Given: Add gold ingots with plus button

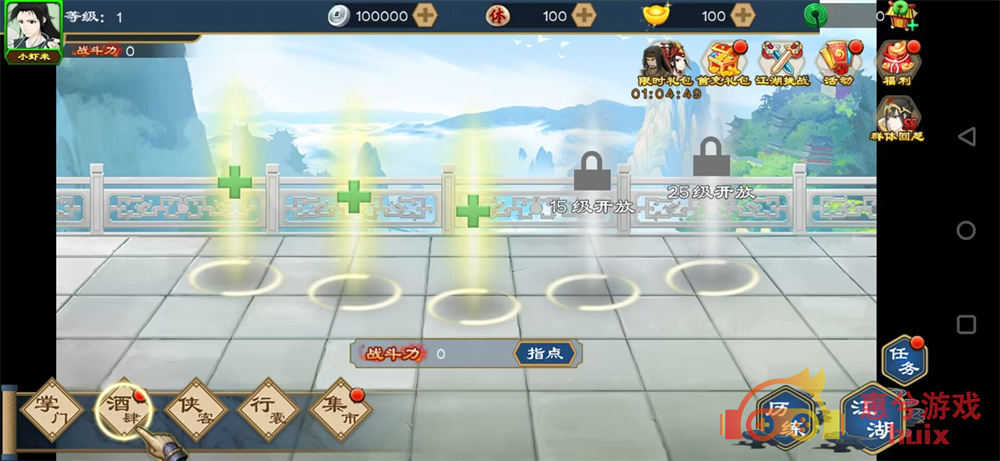Looking at the screenshot, I should coord(742,16).
